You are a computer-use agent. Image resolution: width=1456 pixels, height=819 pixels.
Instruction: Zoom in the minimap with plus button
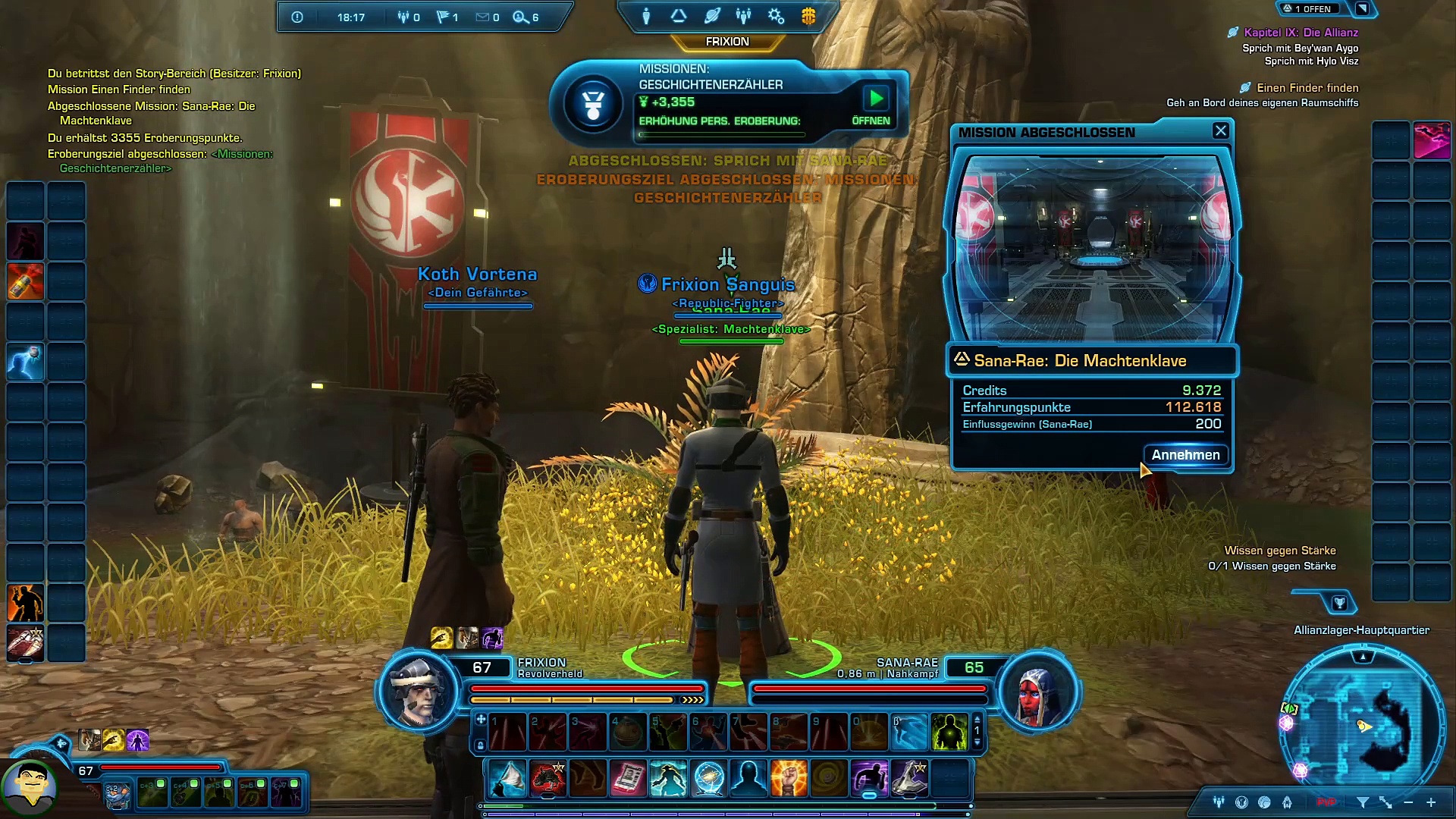(x=1431, y=802)
